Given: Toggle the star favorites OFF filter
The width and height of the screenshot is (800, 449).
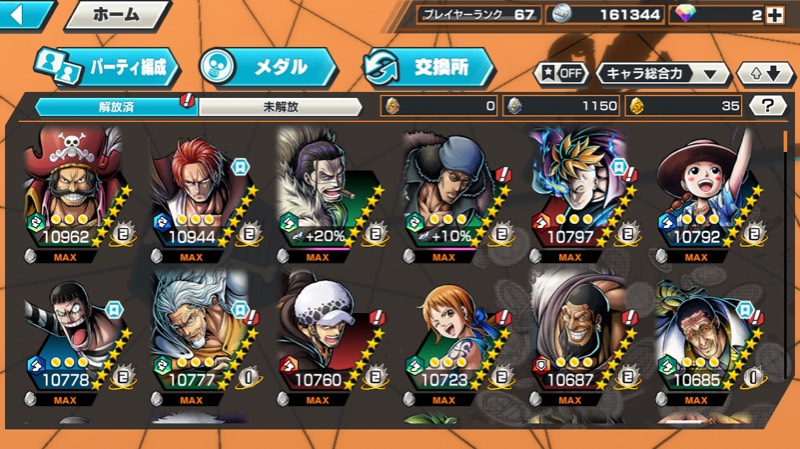Looking at the screenshot, I should click(561, 73).
